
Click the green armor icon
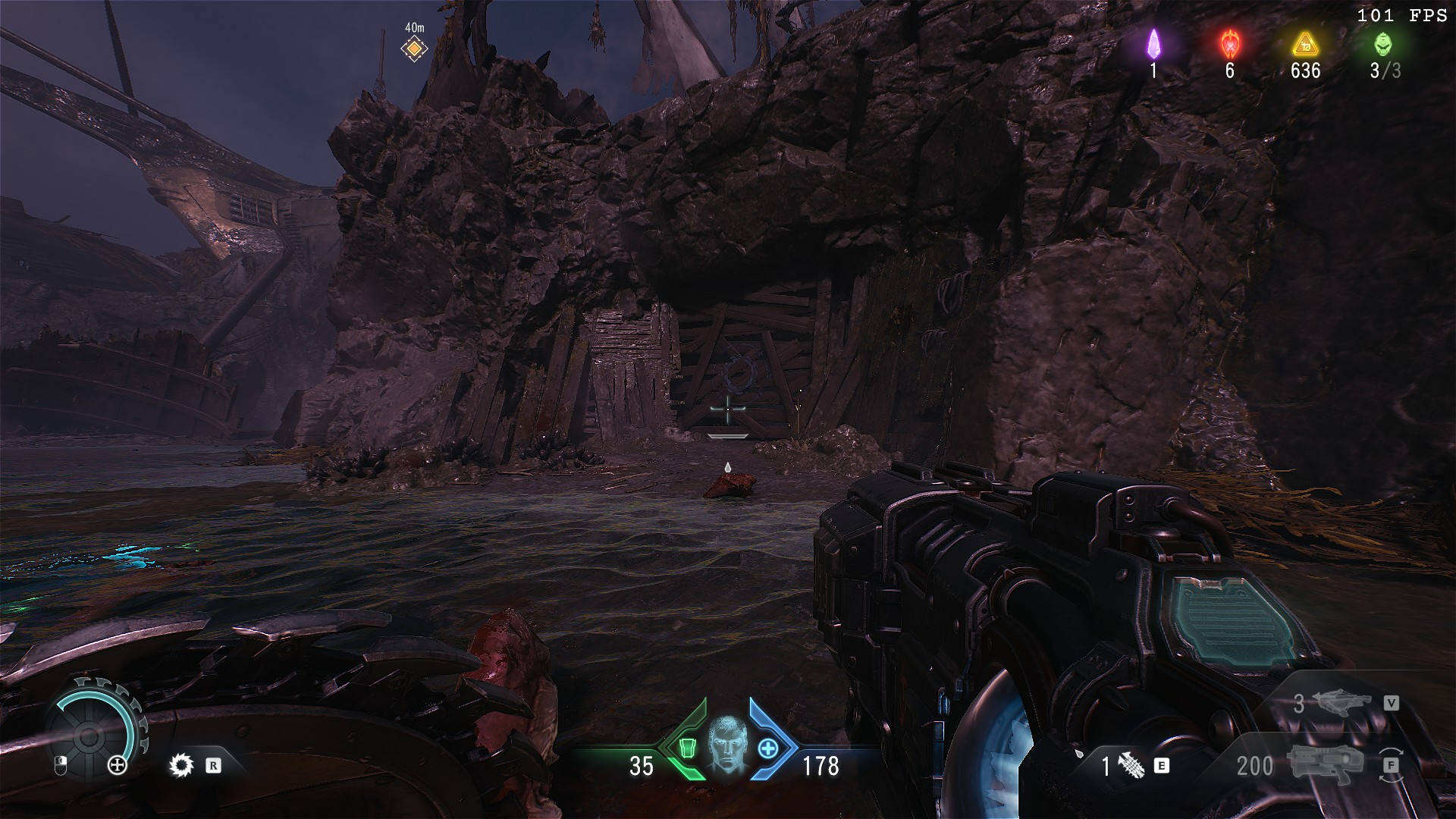coord(687,748)
